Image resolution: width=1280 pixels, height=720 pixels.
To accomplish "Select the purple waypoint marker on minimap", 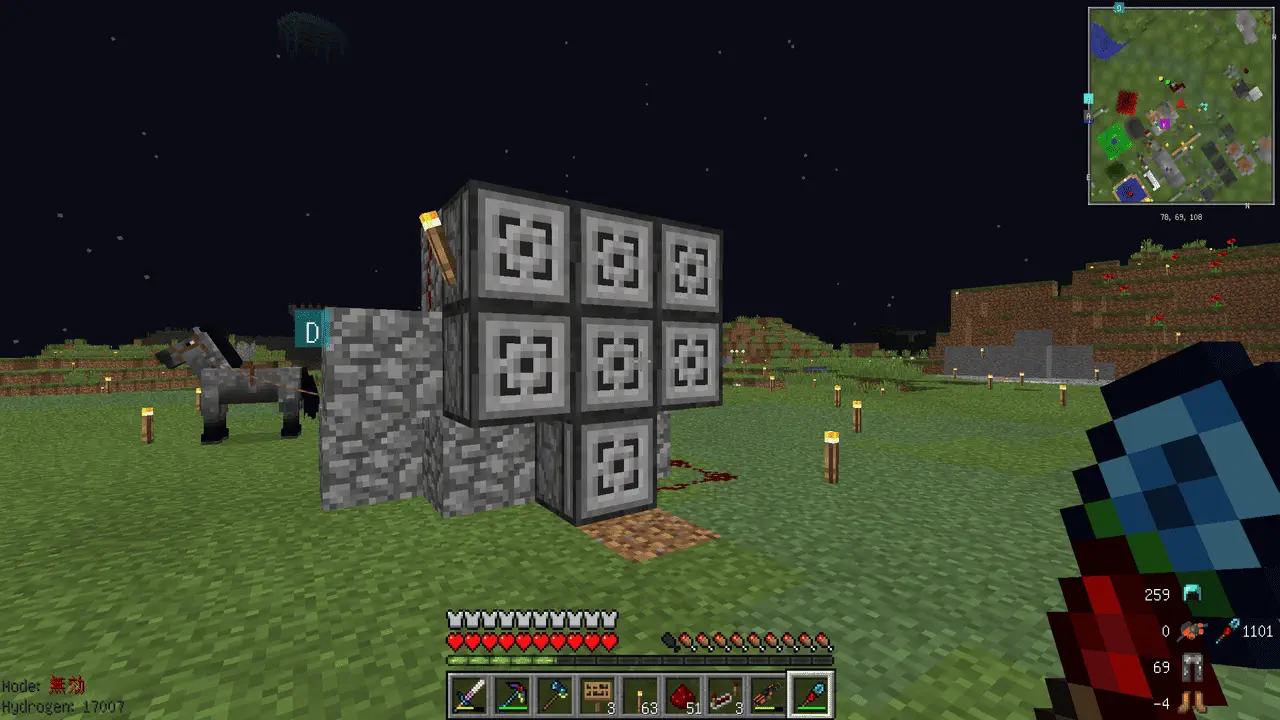I will click(1163, 123).
